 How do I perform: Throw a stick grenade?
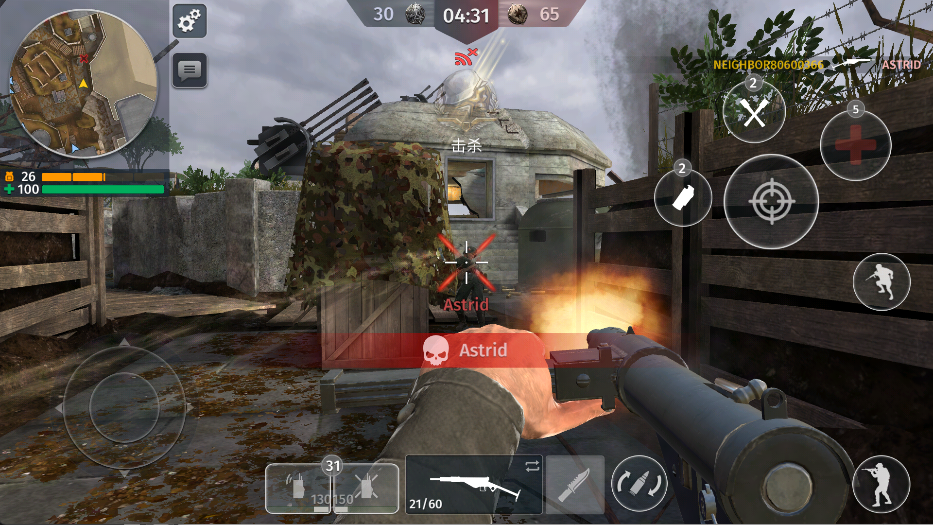tap(754, 112)
